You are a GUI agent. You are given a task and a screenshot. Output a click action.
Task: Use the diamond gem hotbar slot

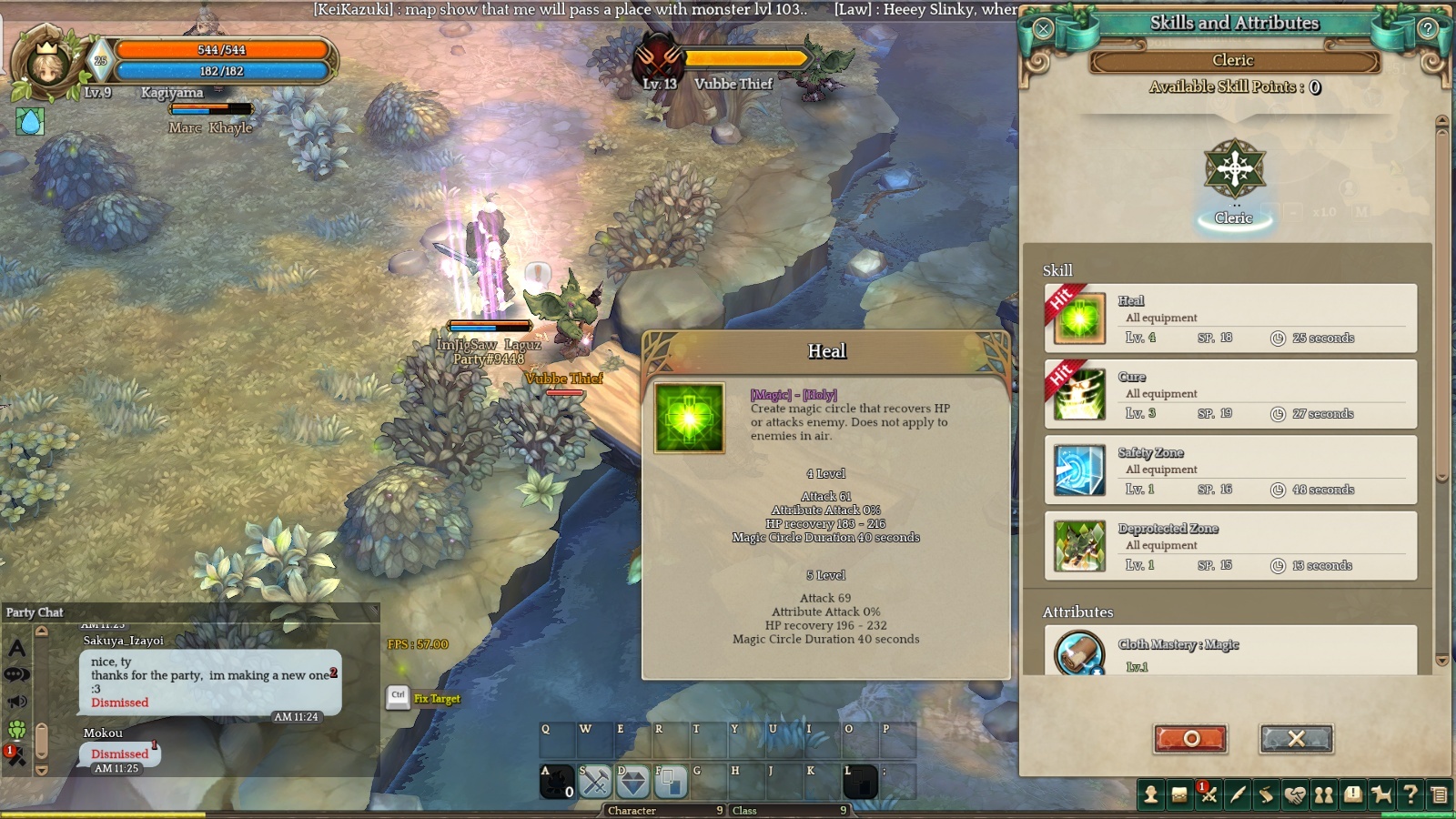(633, 782)
